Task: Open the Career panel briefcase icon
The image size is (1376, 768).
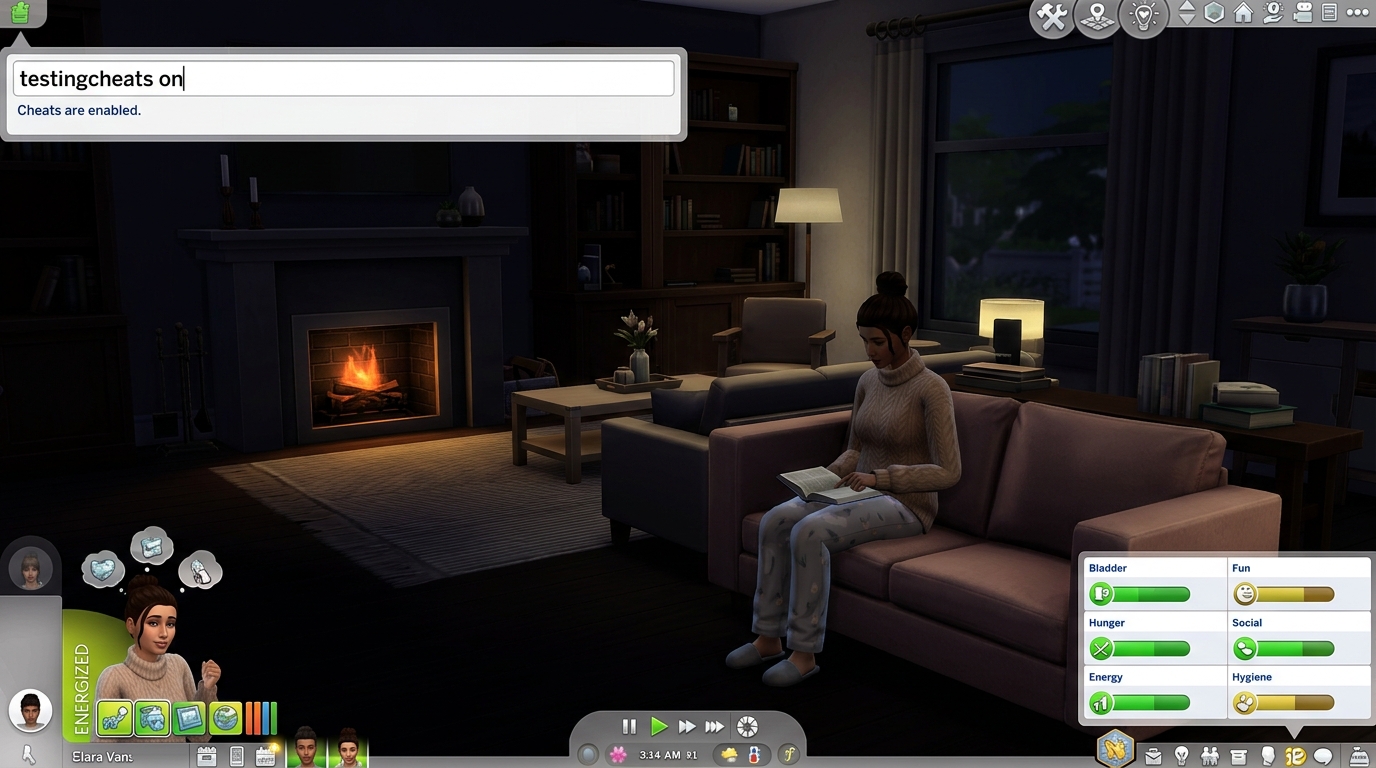Action: tap(1153, 756)
